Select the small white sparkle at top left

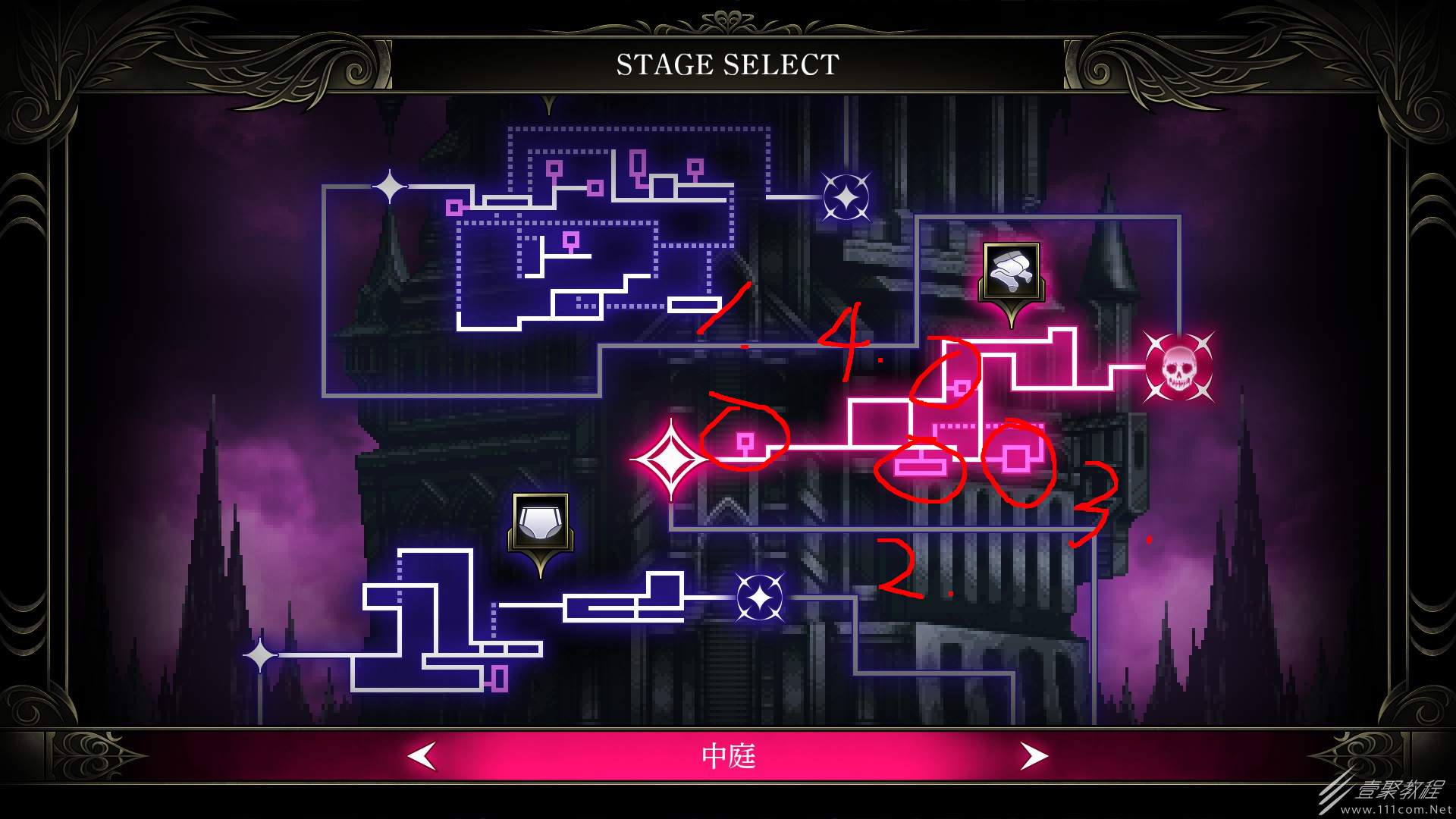pos(389,186)
